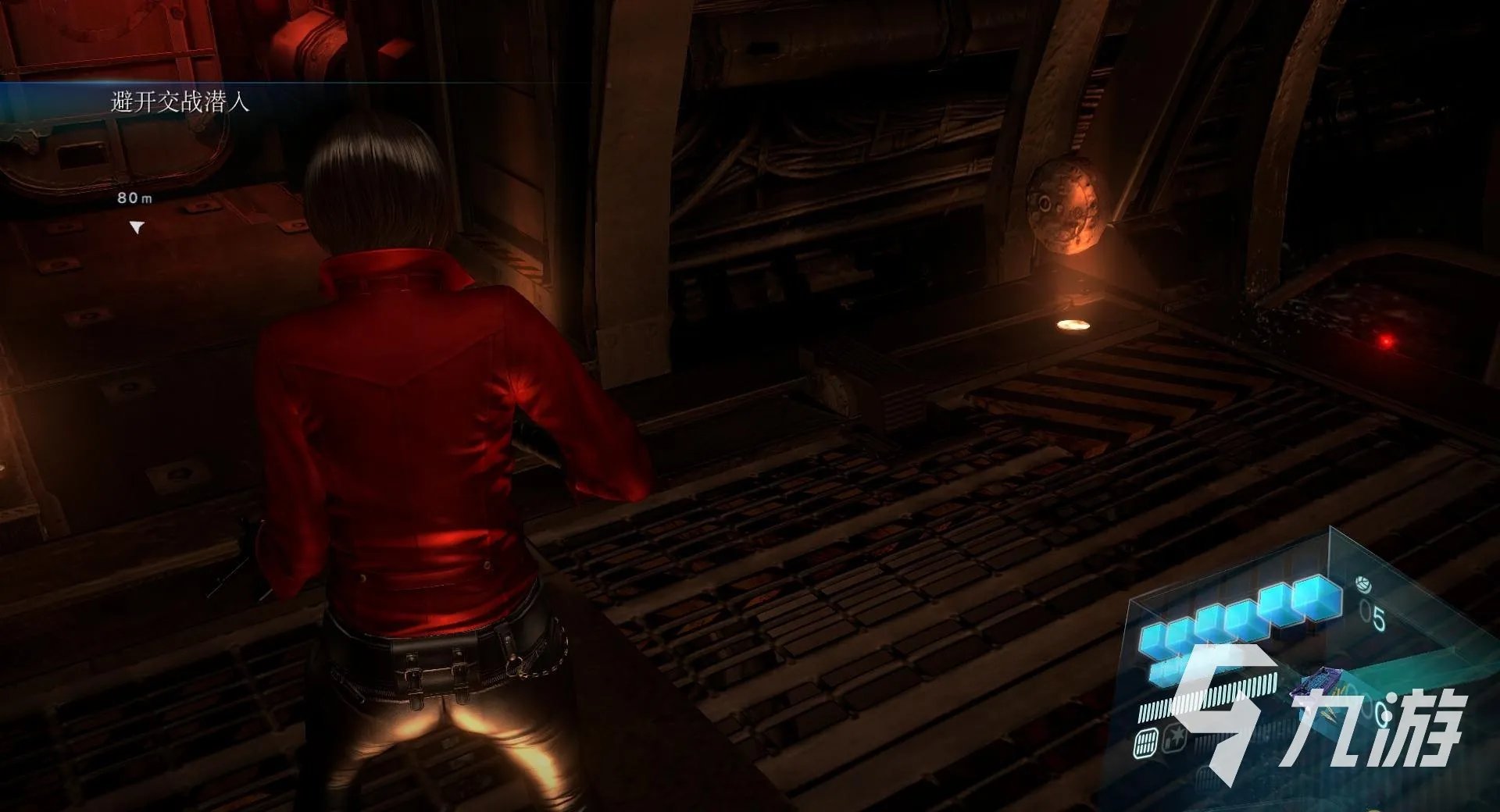Click the 避开交战潜入 objective banner
Image resolution: width=1500 pixels, height=812 pixels.
(x=180, y=102)
